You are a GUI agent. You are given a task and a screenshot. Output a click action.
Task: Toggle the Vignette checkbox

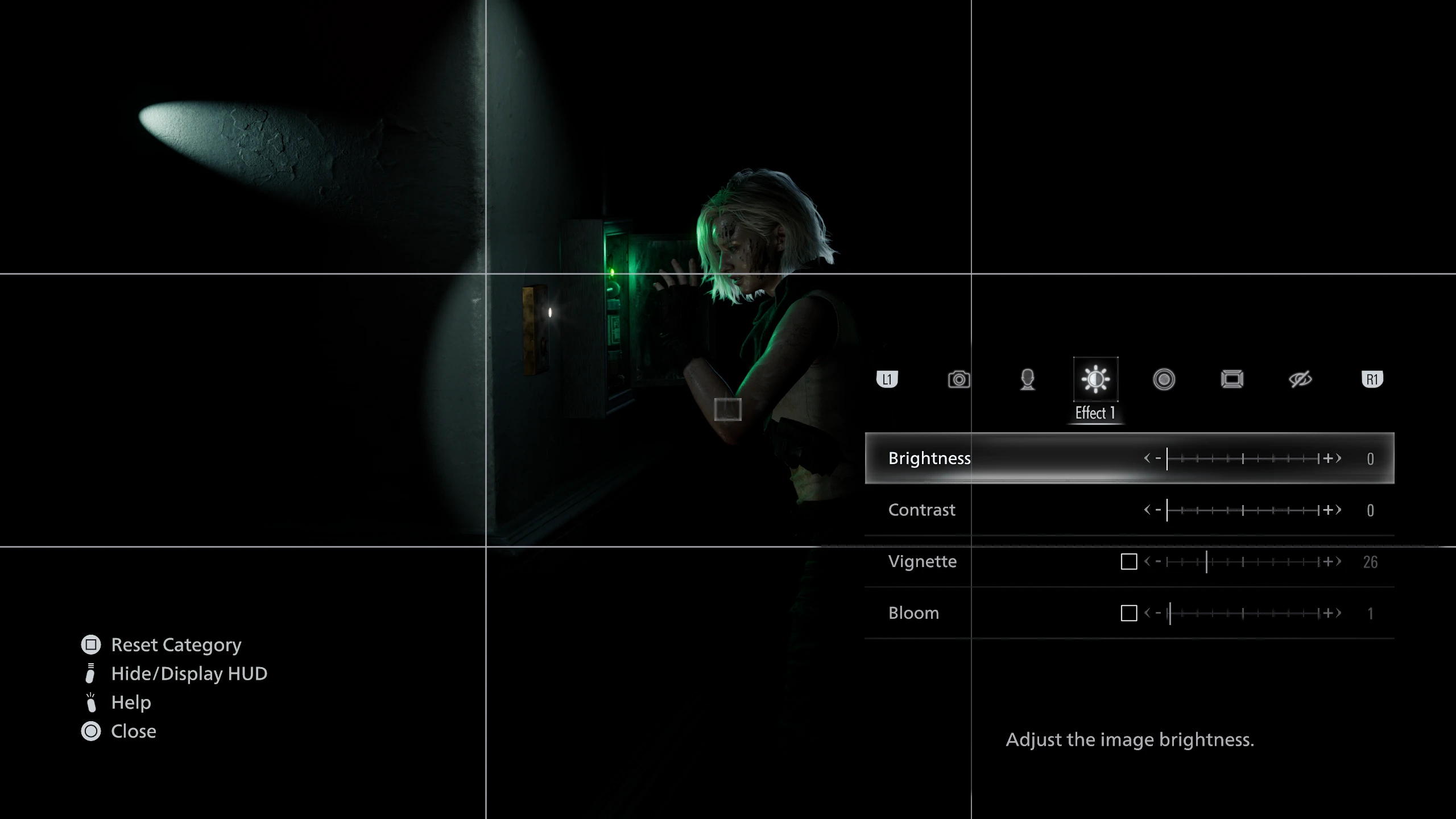[1128, 562]
